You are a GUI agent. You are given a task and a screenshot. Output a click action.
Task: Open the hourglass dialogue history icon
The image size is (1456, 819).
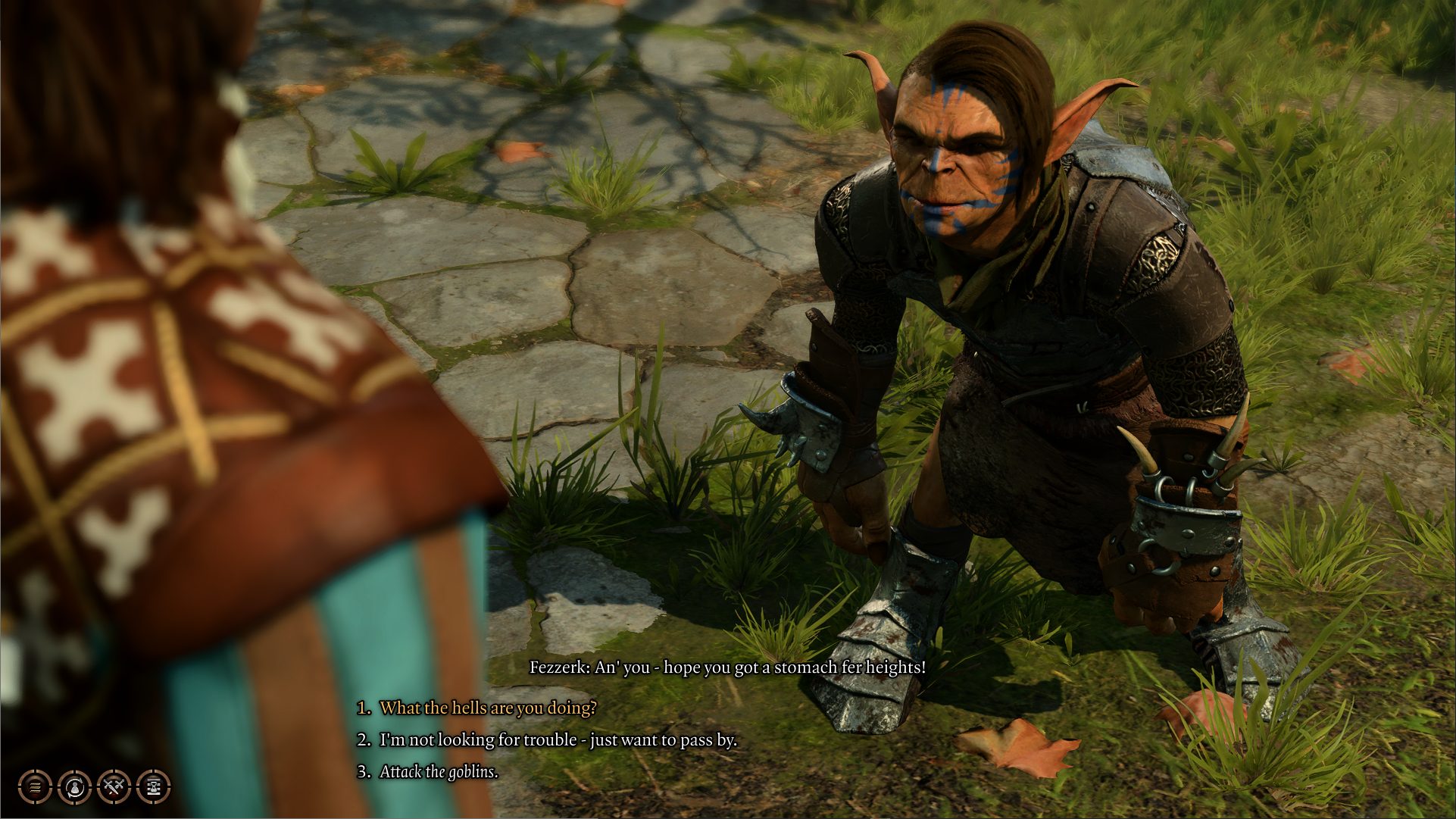click(154, 787)
